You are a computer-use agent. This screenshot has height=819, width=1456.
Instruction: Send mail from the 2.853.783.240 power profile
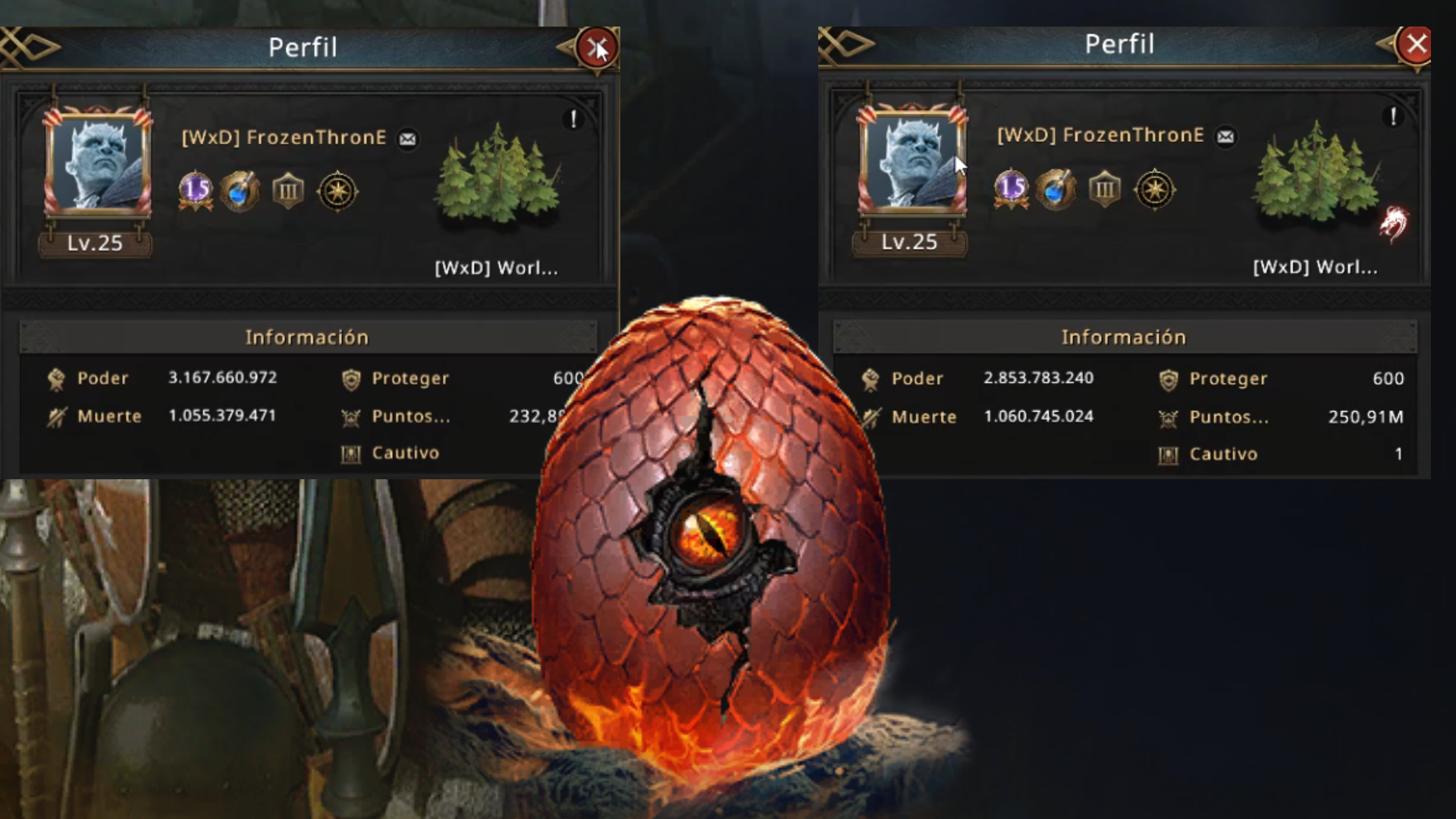click(1225, 136)
